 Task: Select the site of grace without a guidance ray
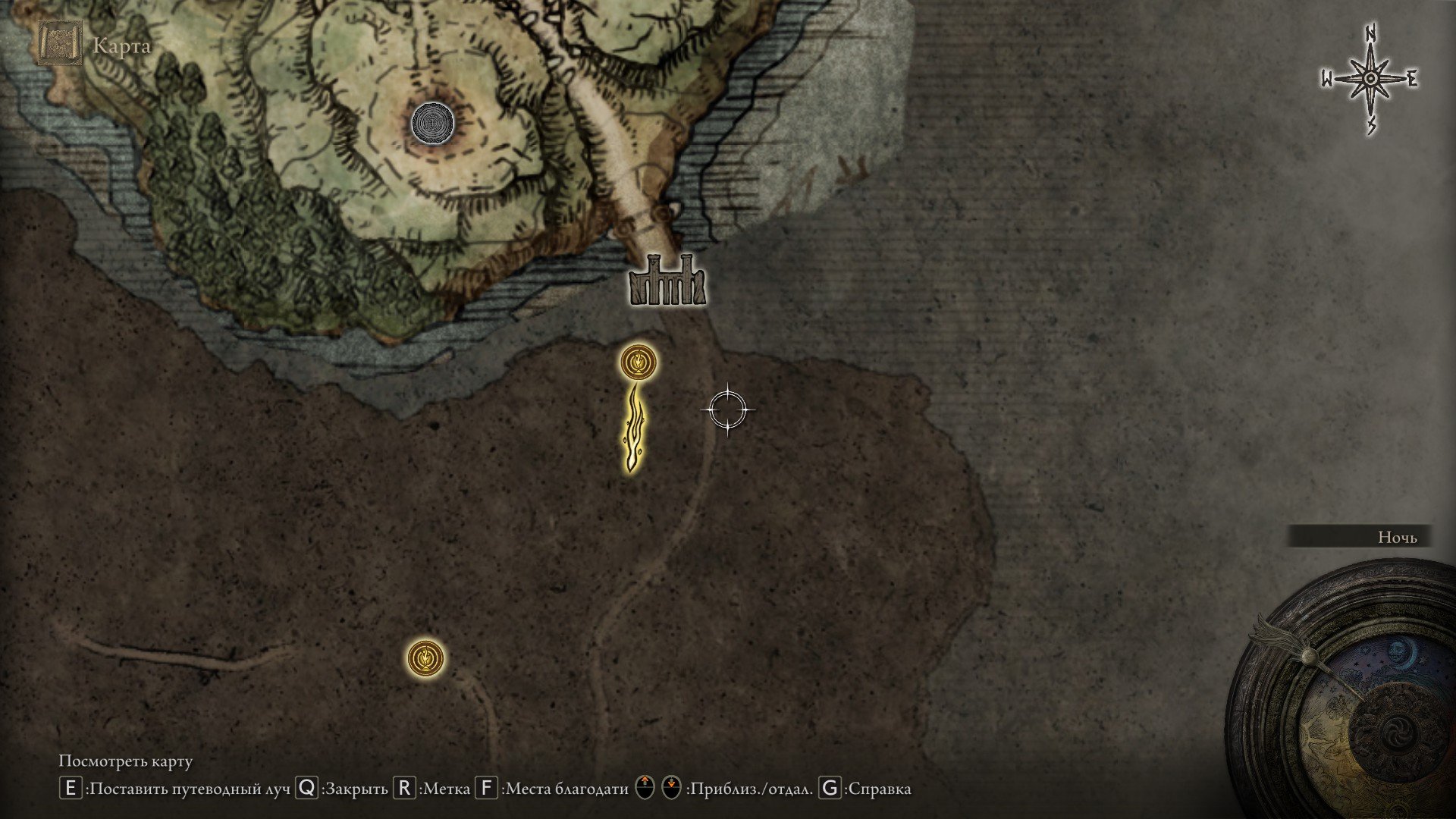tap(425, 658)
